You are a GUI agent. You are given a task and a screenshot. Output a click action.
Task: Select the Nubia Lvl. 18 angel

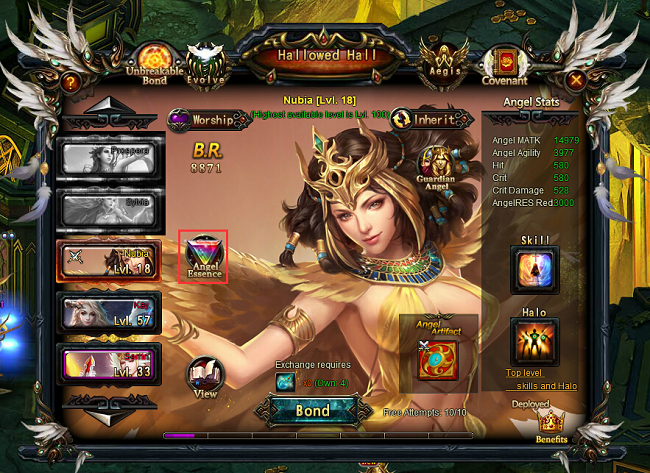coord(108,260)
